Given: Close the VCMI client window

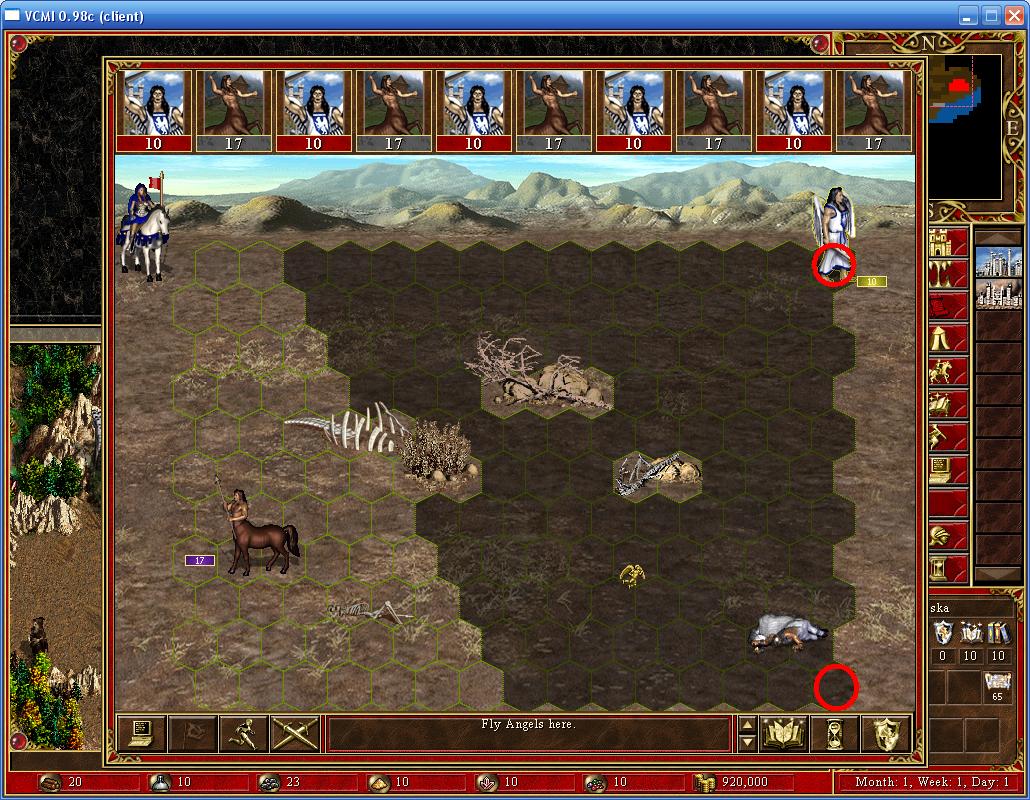Looking at the screenshot, I should (1013, 15).
